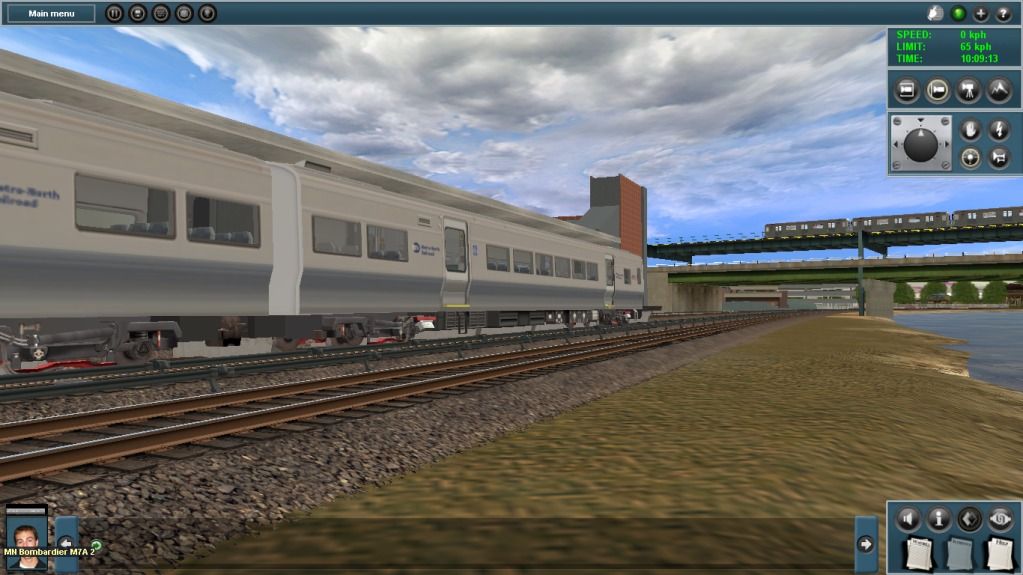Toggle the speaker sound button
This screenshot has width=1023, height=575.
[x=908, y=519]
